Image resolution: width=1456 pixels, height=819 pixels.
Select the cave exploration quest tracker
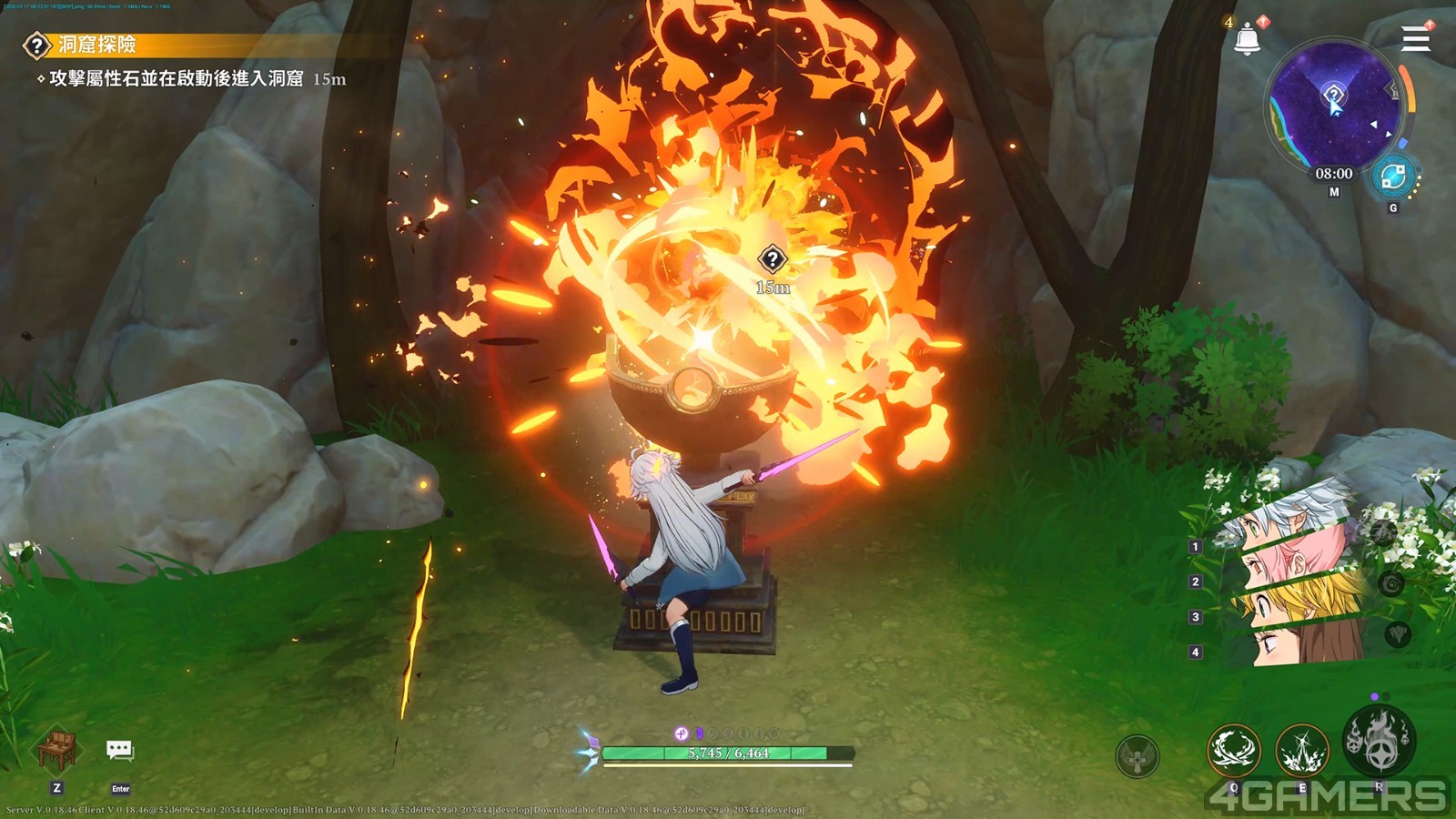(x=96, y=45)
